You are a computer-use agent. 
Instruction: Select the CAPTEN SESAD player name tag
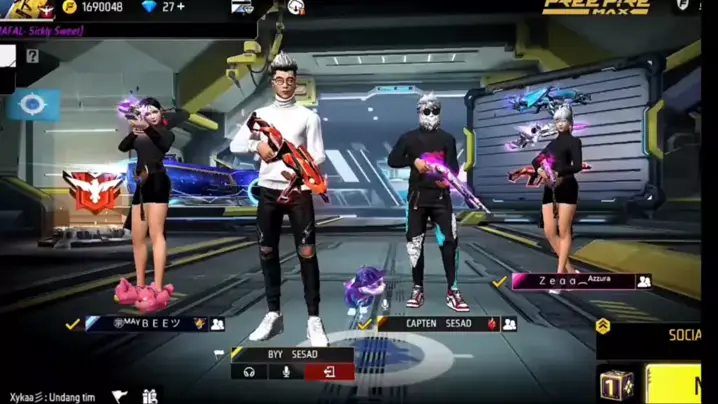pyautogui.click(x=438, y=324)
